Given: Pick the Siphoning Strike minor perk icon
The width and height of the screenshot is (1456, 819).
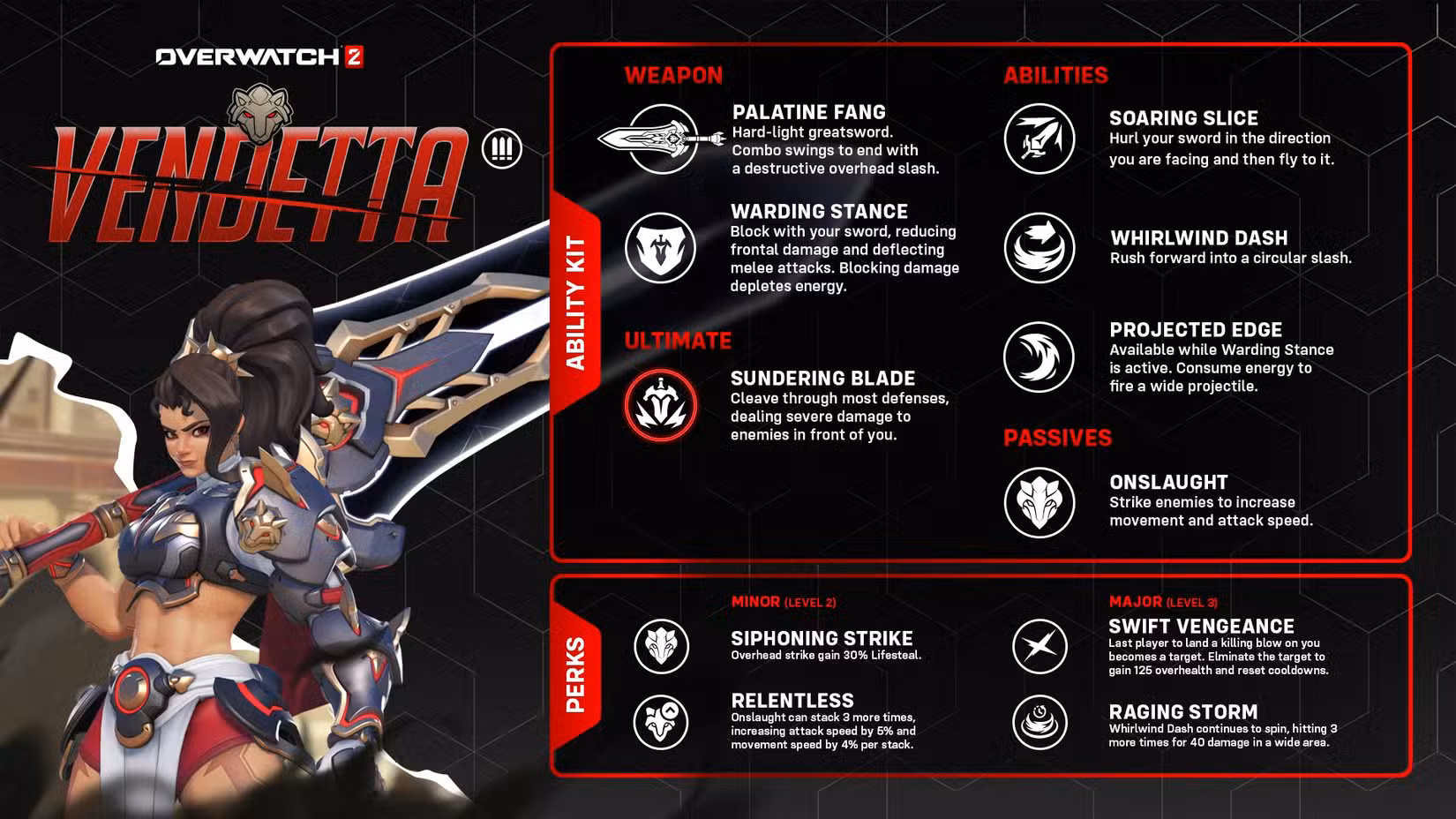Looking at the screenshot, I should coord(661,646).
